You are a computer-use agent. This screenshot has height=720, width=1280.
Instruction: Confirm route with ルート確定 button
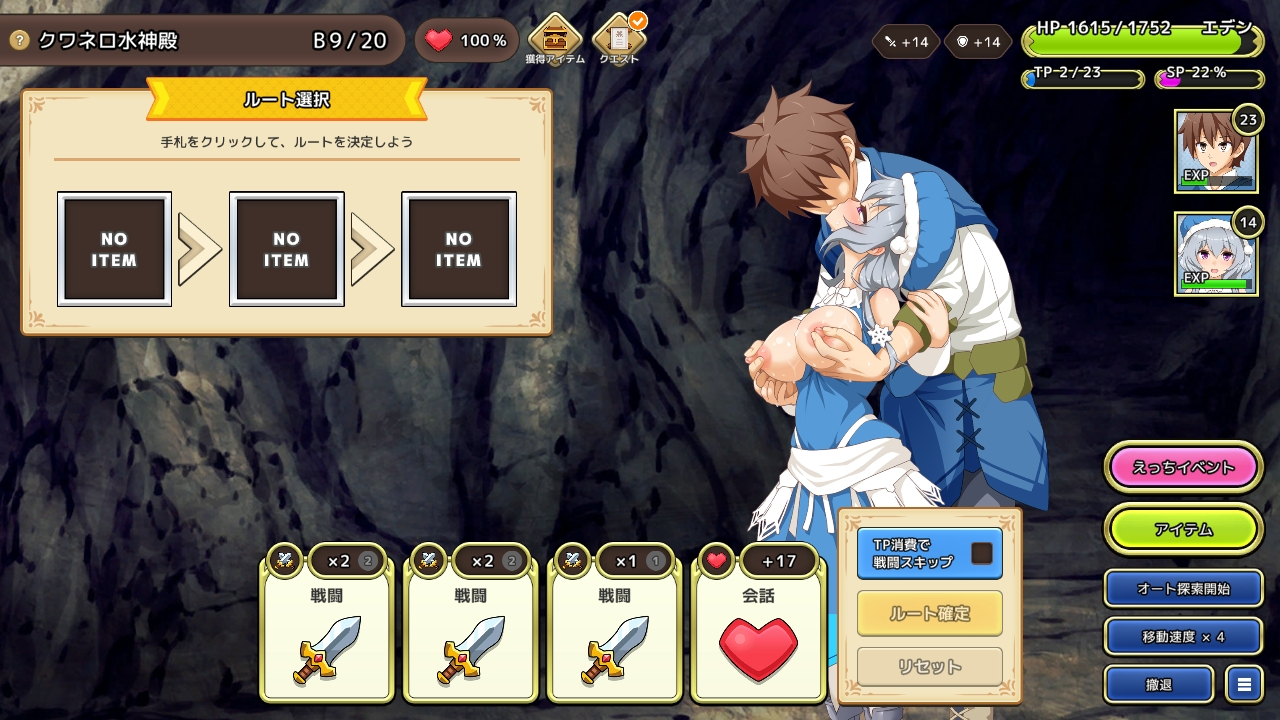pyautogui.click(x=929, y=613)
